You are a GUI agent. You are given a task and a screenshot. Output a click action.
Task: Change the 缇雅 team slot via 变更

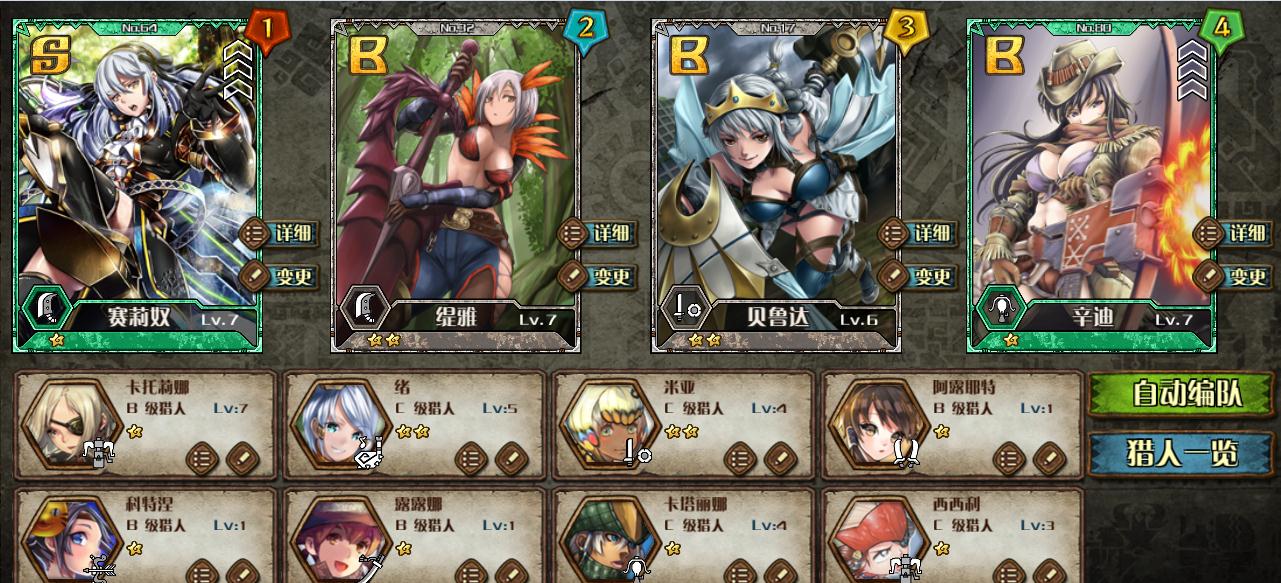(598, 276)
